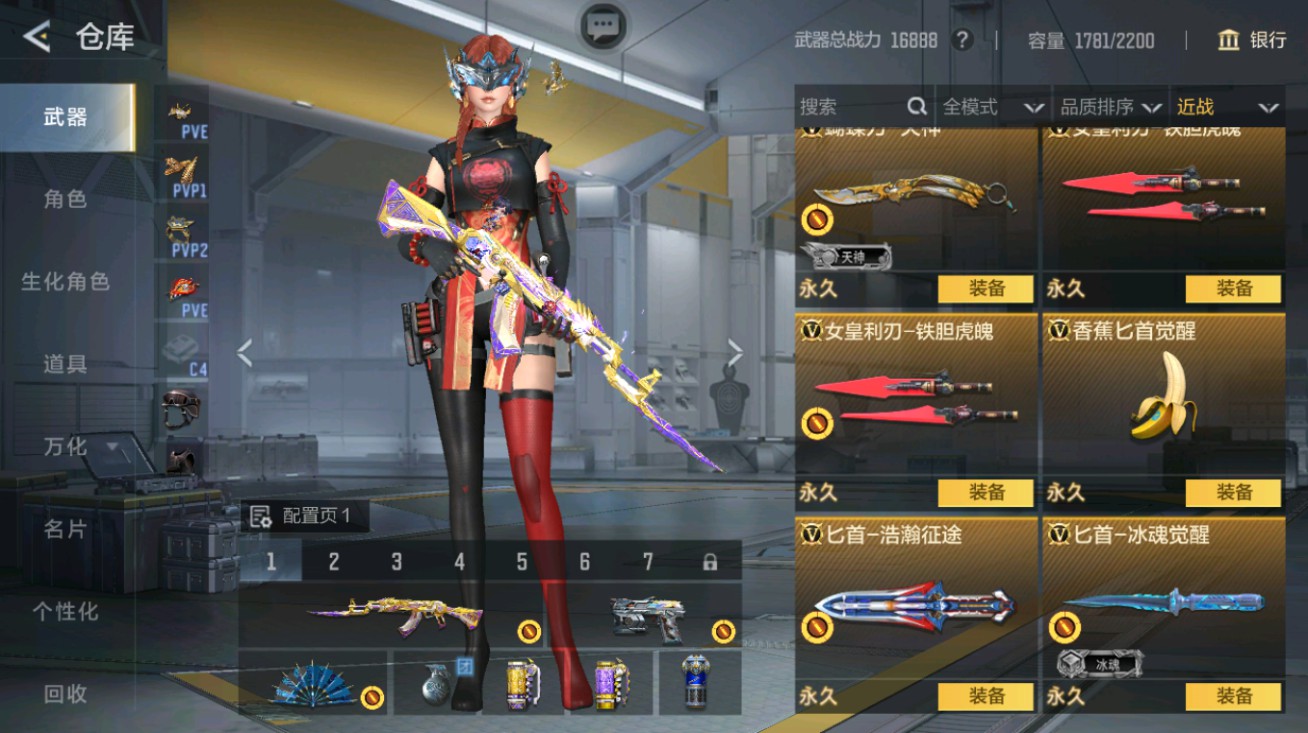Open the 近战 weapon type dropdown
This screenshot has width=1308, height=733.
pyautogui.click(x=1225, y=106)
